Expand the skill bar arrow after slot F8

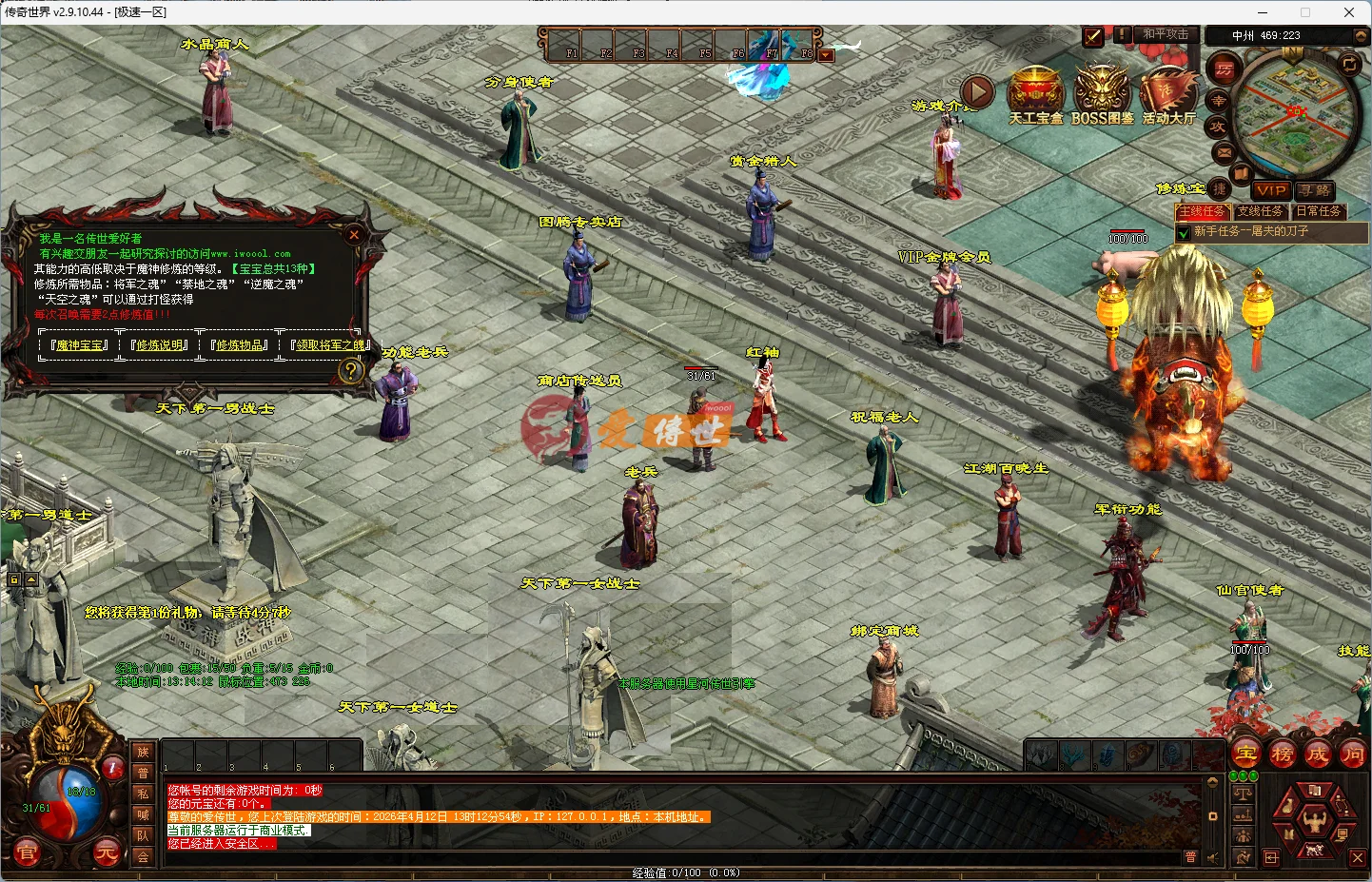[826, 54]
